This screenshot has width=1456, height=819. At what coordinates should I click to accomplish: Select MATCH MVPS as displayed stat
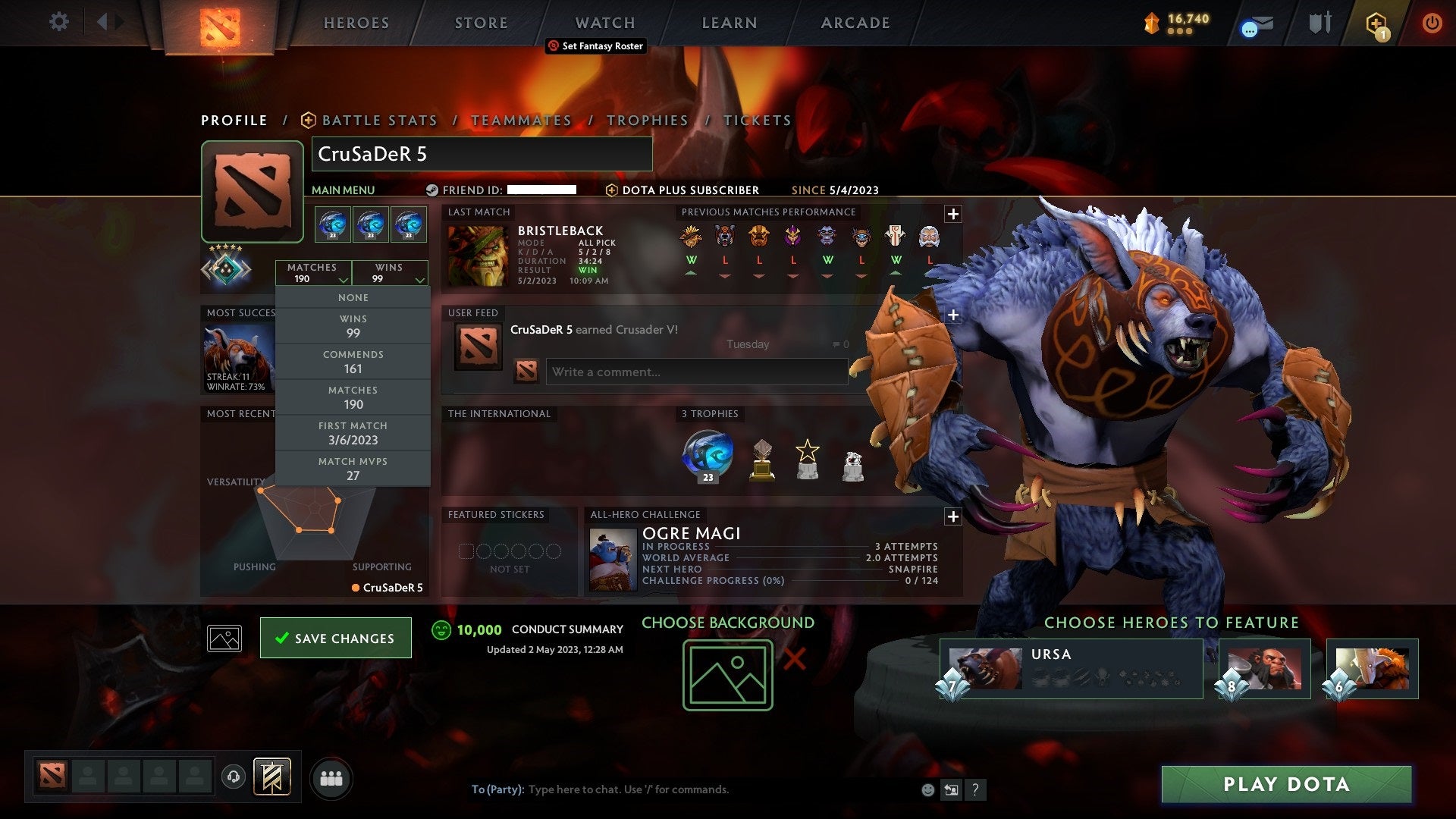353,468
